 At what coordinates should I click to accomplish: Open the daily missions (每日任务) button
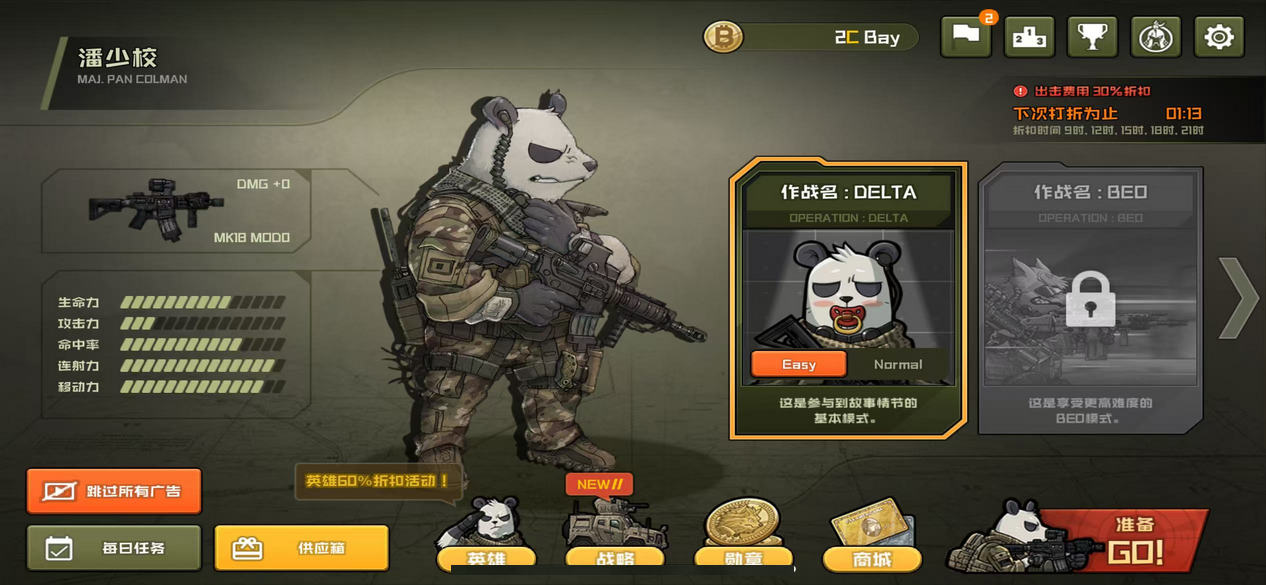tap(114, 548)
